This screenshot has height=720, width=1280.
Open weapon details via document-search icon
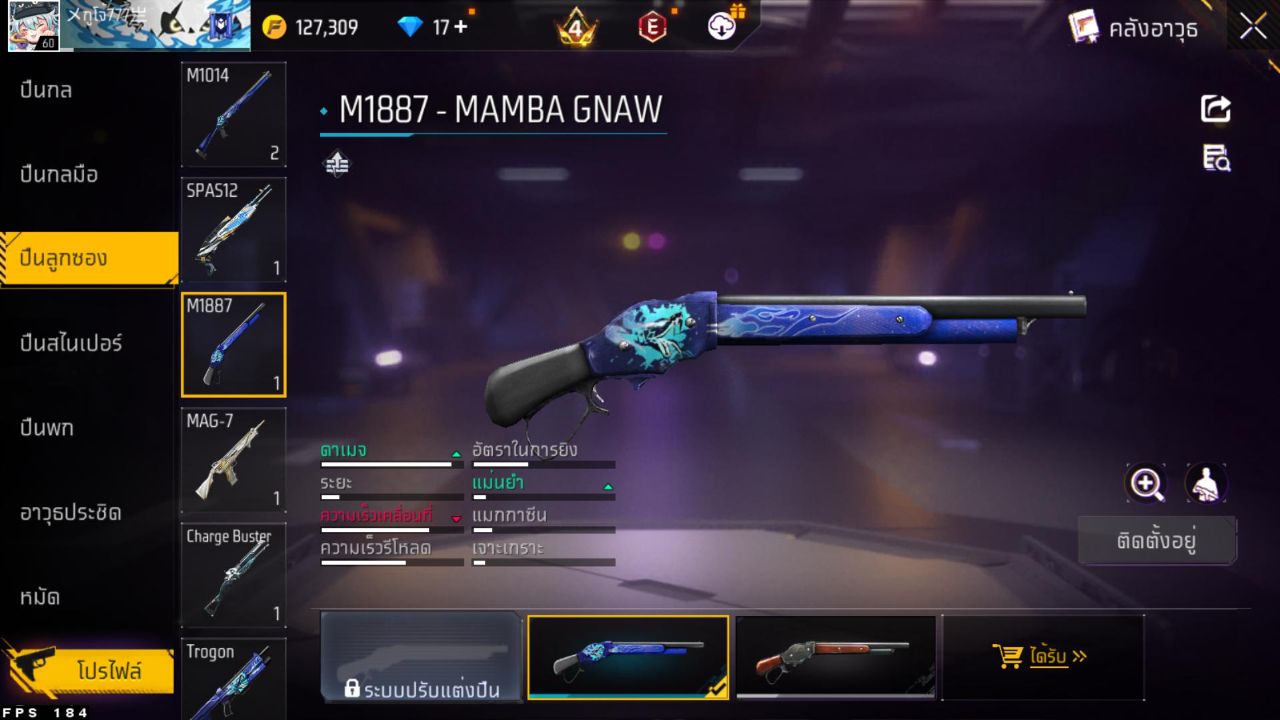[x=1215, y=158]
